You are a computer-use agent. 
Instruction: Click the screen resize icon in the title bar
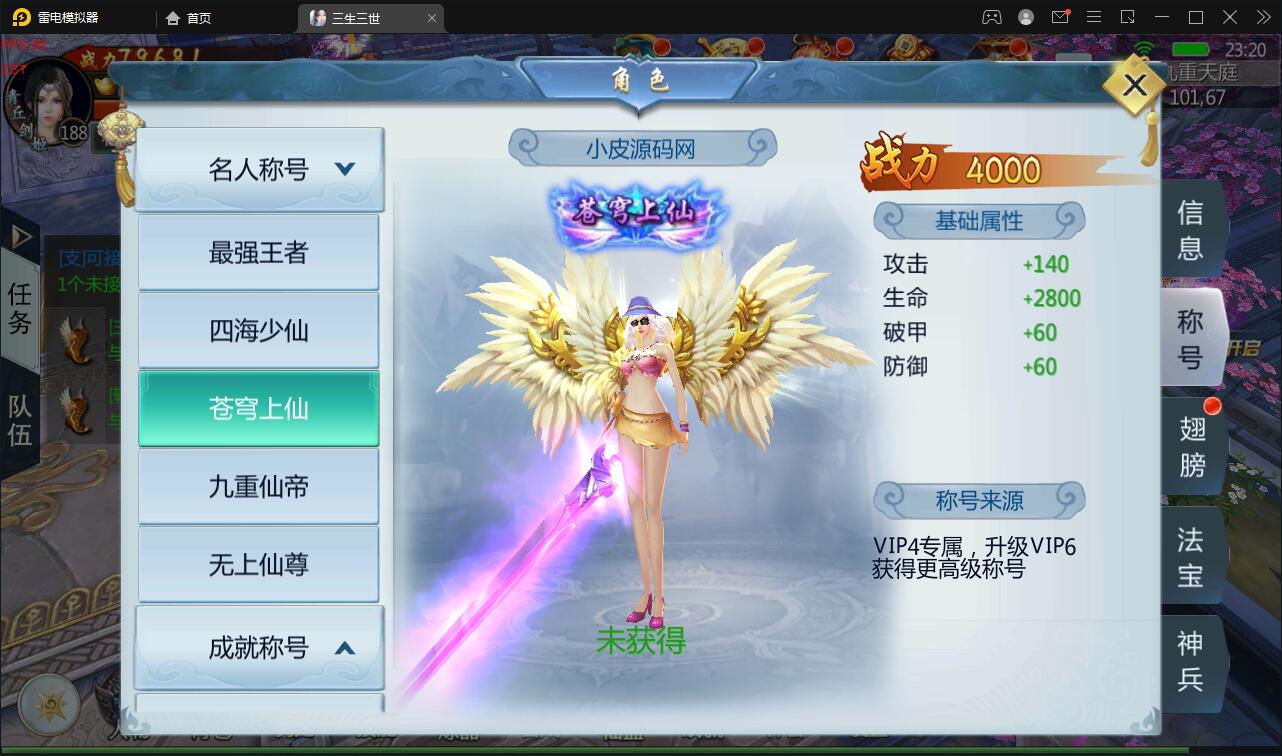coord(1129,16)
